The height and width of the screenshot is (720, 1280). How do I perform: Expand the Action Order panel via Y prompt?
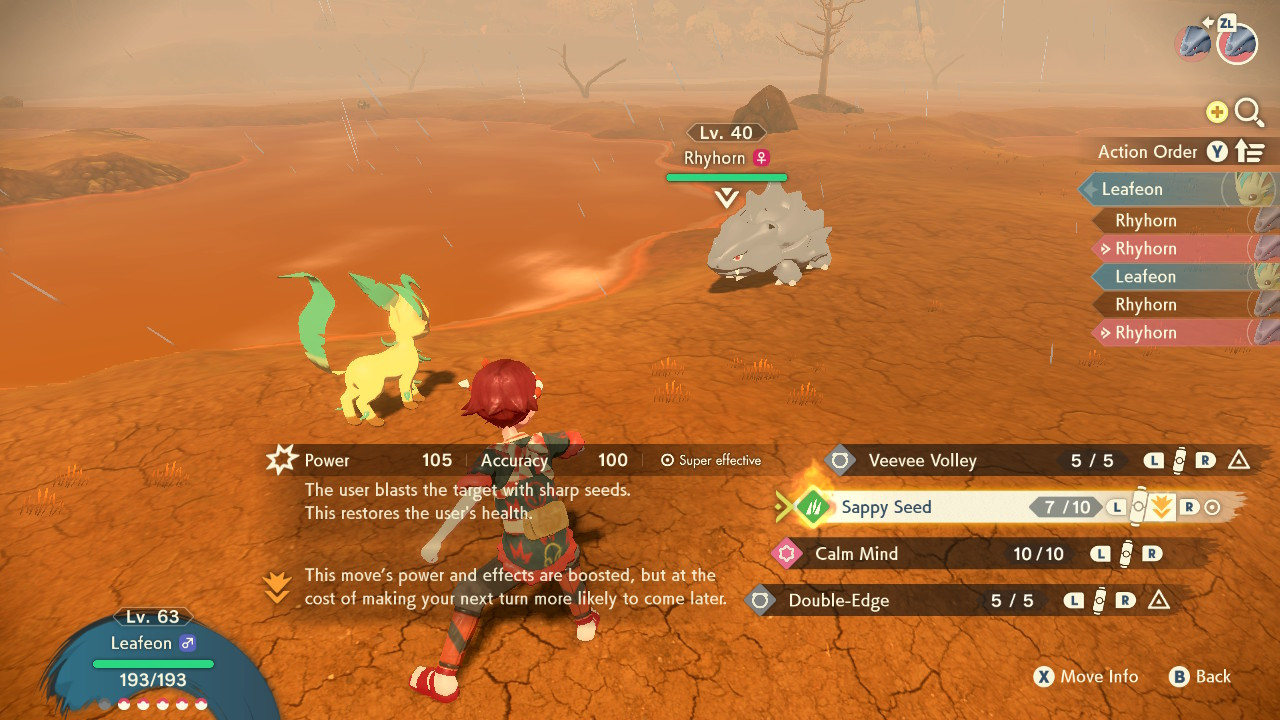1216,151
